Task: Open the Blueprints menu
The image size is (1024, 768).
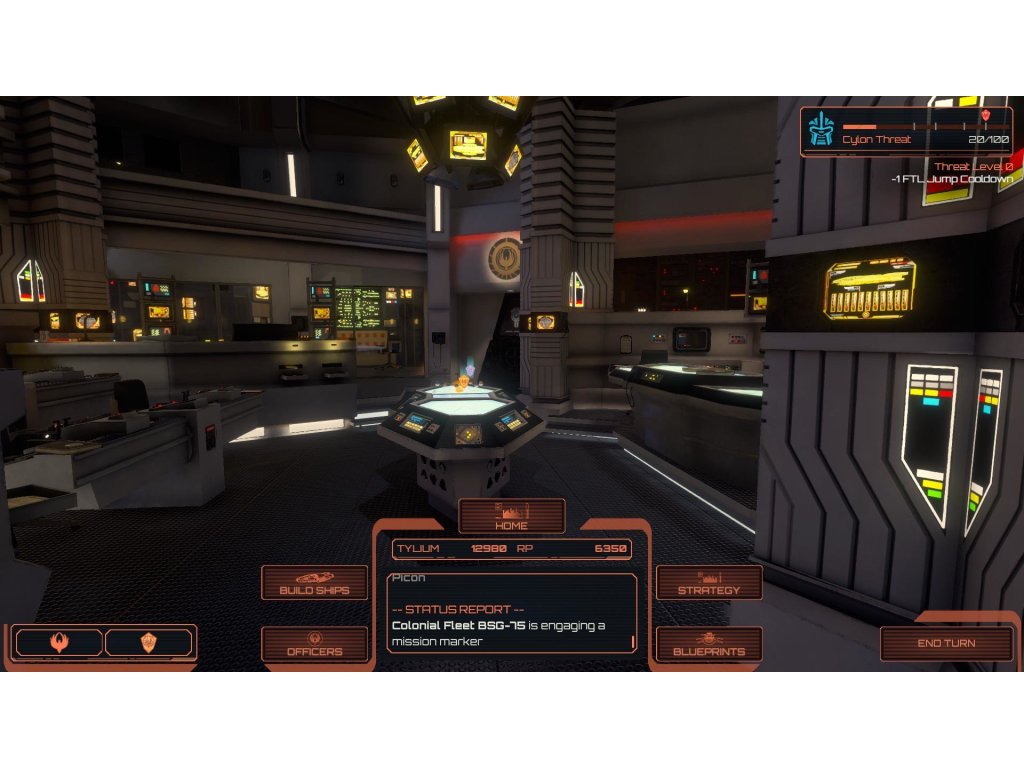Action: 709,644
